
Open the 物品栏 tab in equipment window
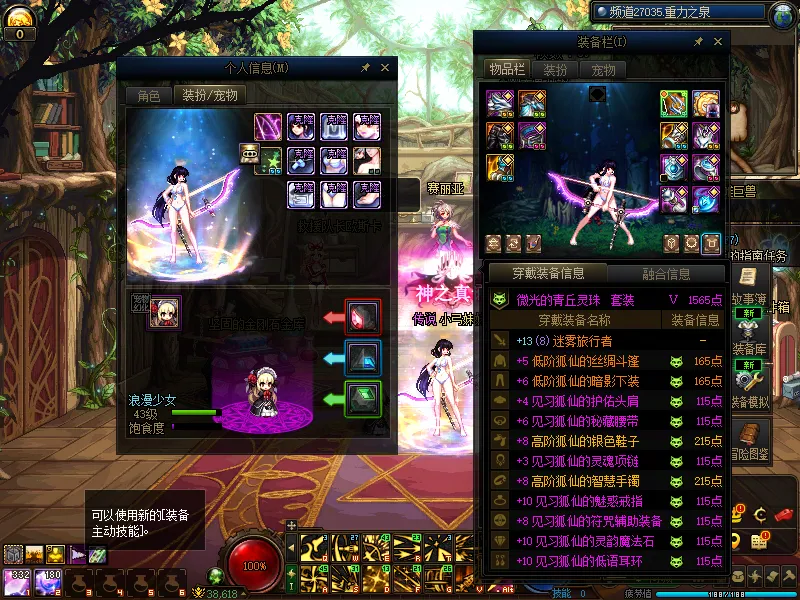coord(506,69)
